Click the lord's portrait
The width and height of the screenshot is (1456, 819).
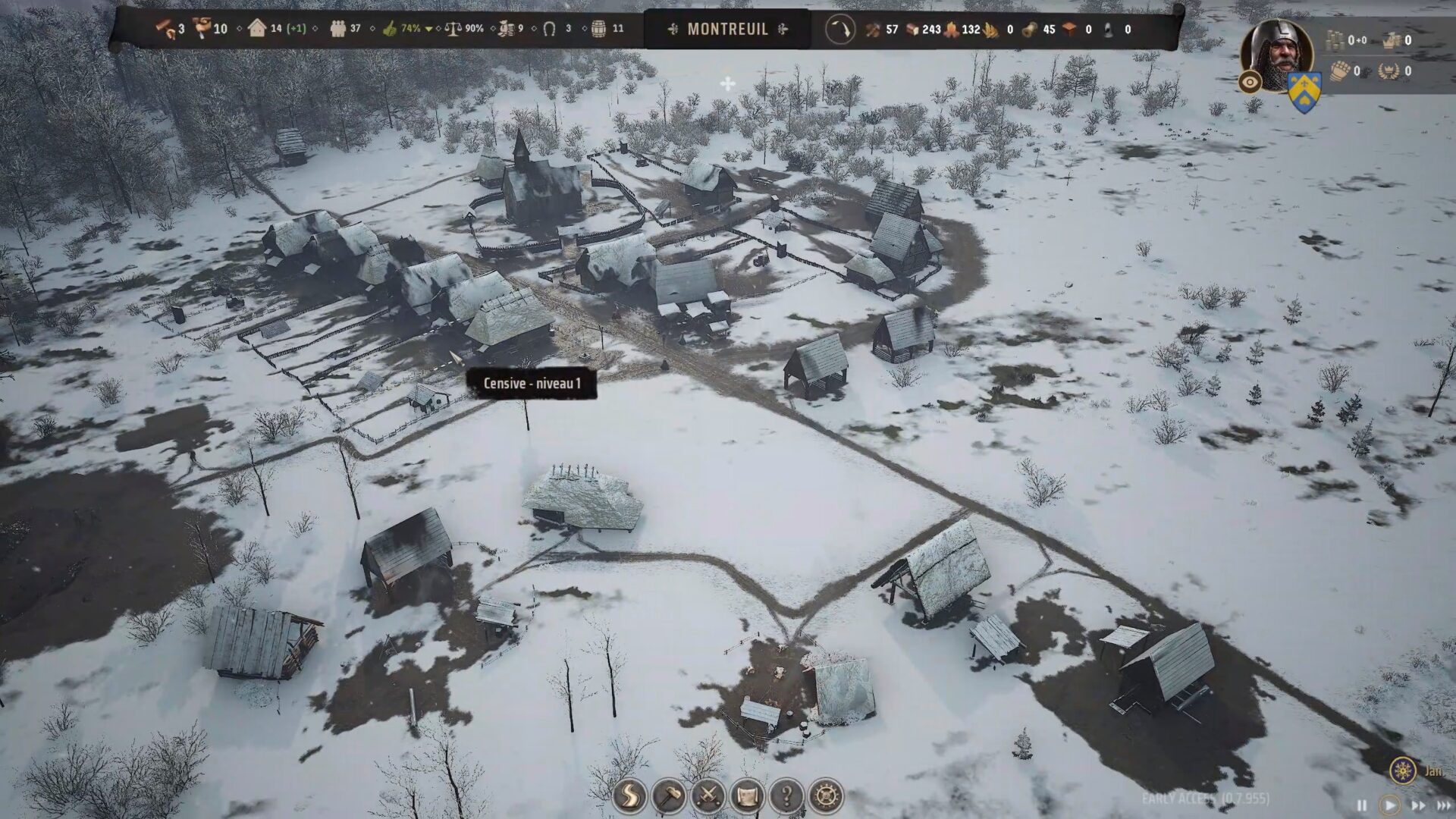point(1276,51)
